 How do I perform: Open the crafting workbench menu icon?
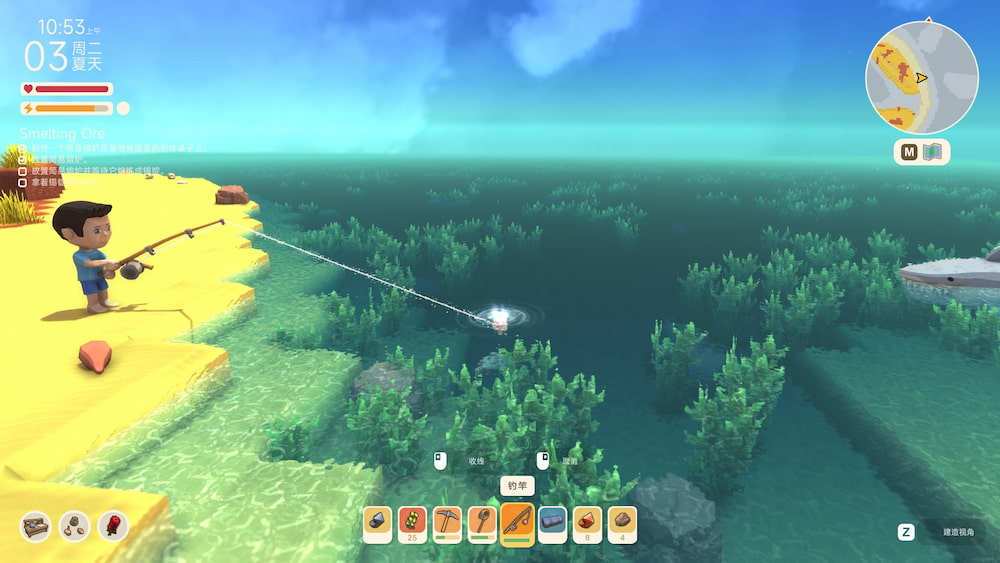(x=35, y=526)
